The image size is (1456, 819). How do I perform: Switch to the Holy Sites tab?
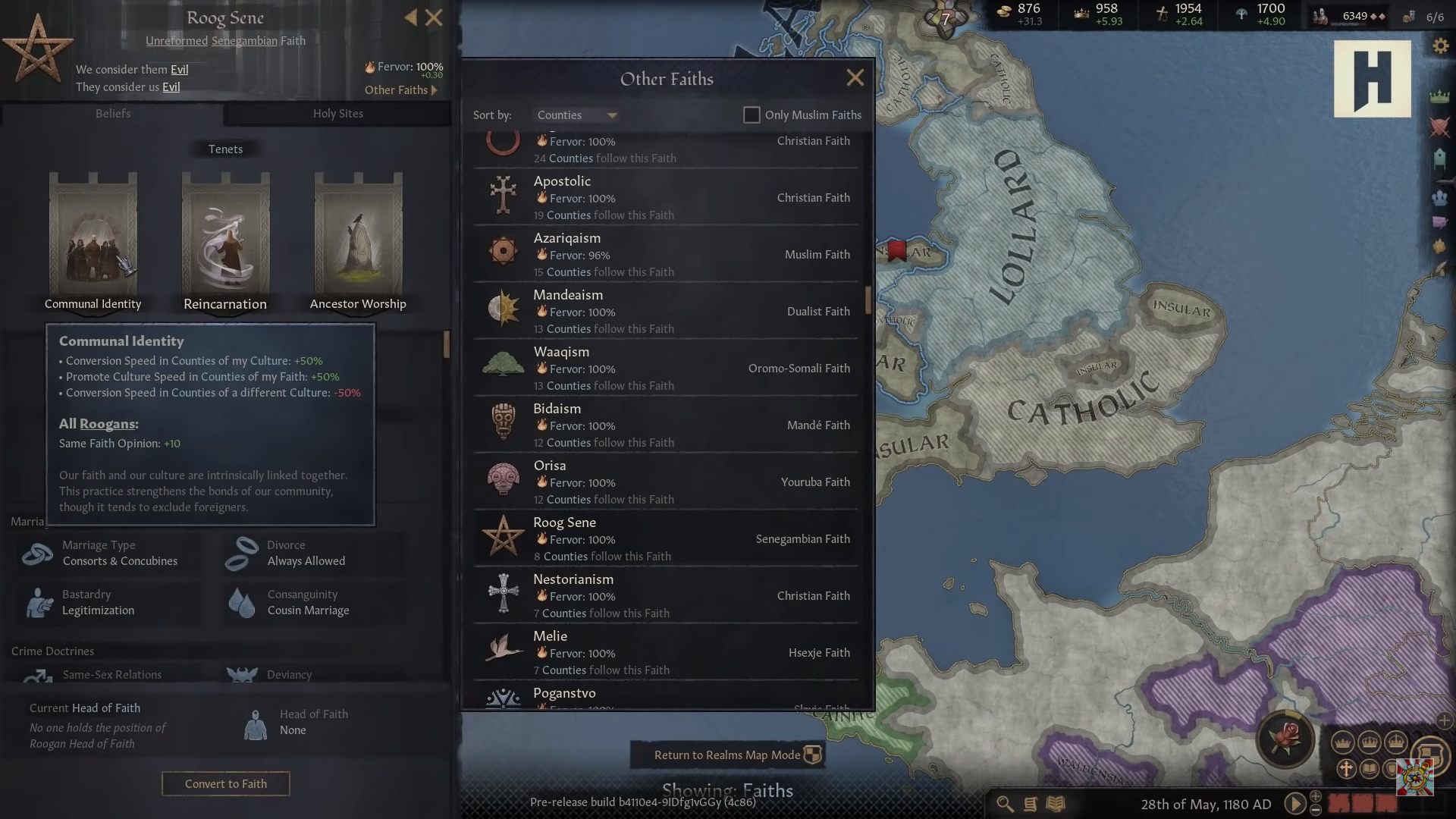pos(337,114)
